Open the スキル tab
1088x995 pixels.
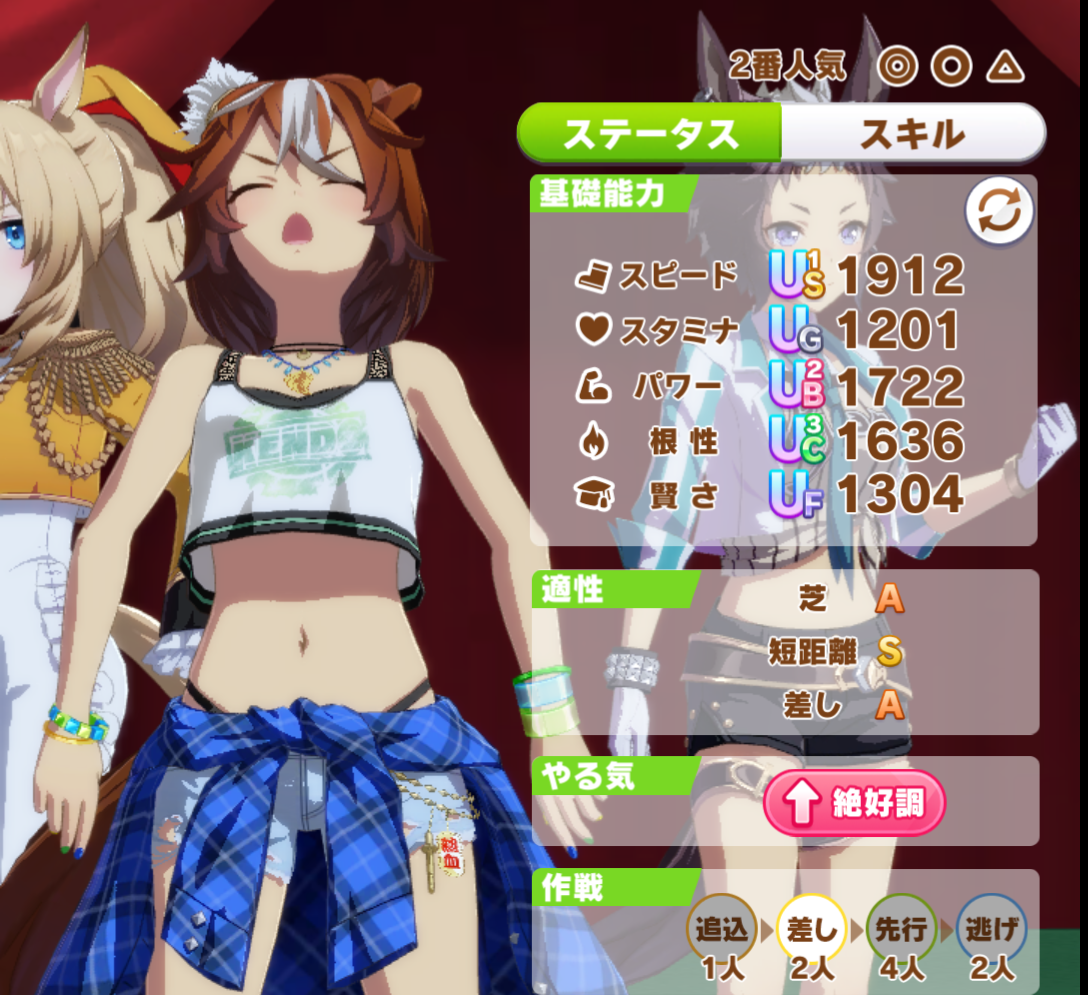click(x=912, y=133)
